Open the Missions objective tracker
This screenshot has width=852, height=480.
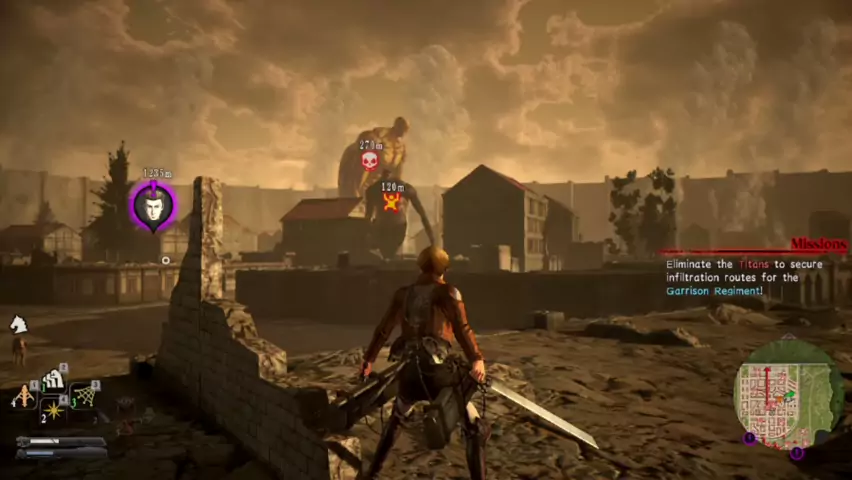tap(818, 244)
